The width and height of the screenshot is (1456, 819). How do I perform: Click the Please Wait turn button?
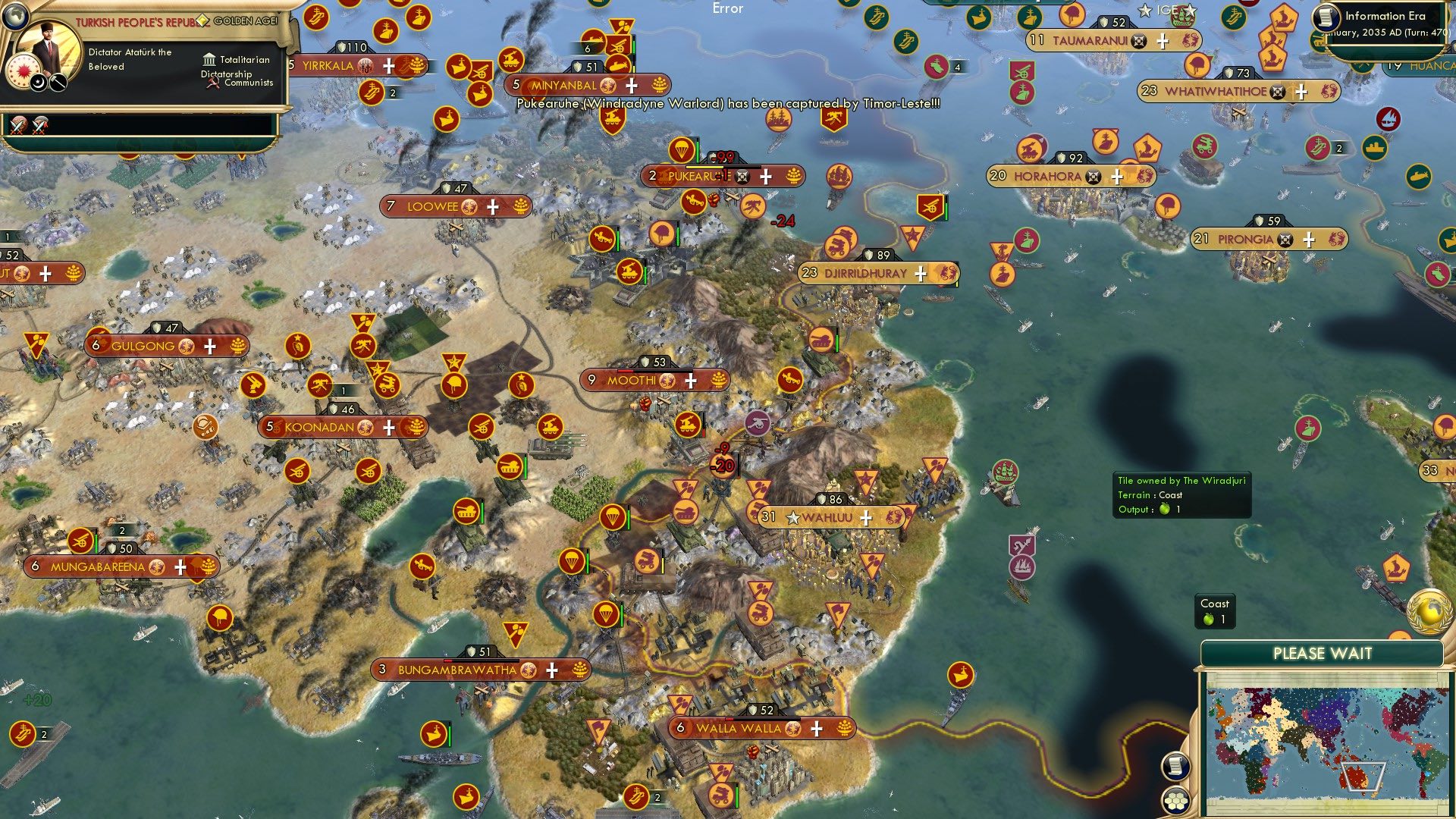tap(1322, 654)
